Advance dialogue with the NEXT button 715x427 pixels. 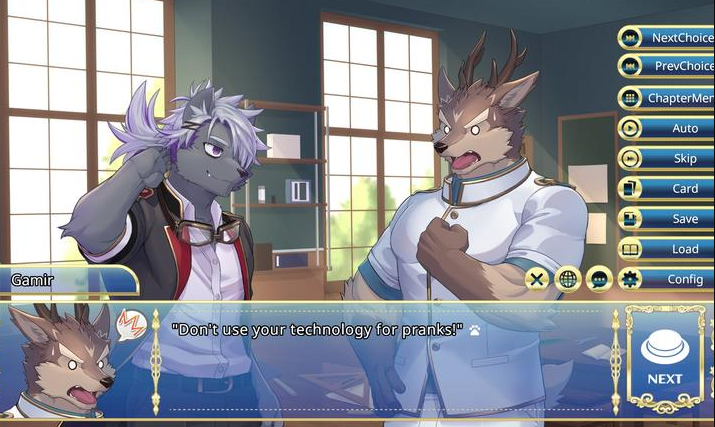[664, 360]
